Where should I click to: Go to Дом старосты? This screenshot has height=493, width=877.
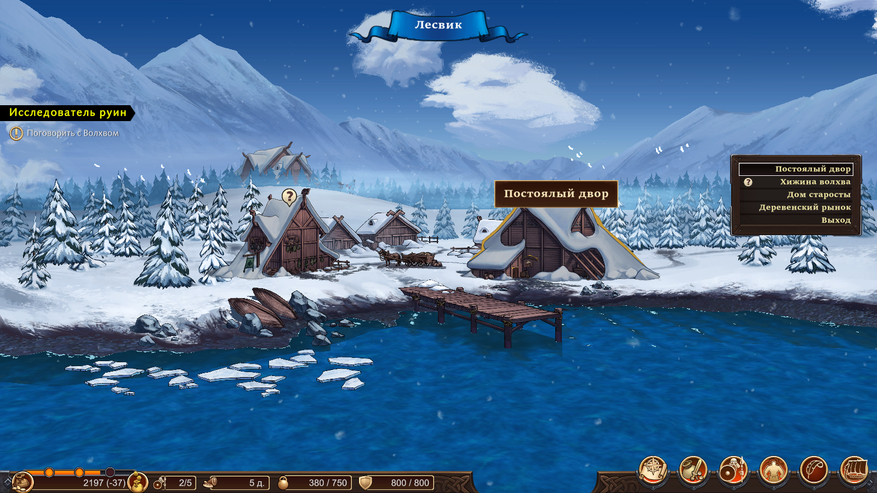[817, 194]
